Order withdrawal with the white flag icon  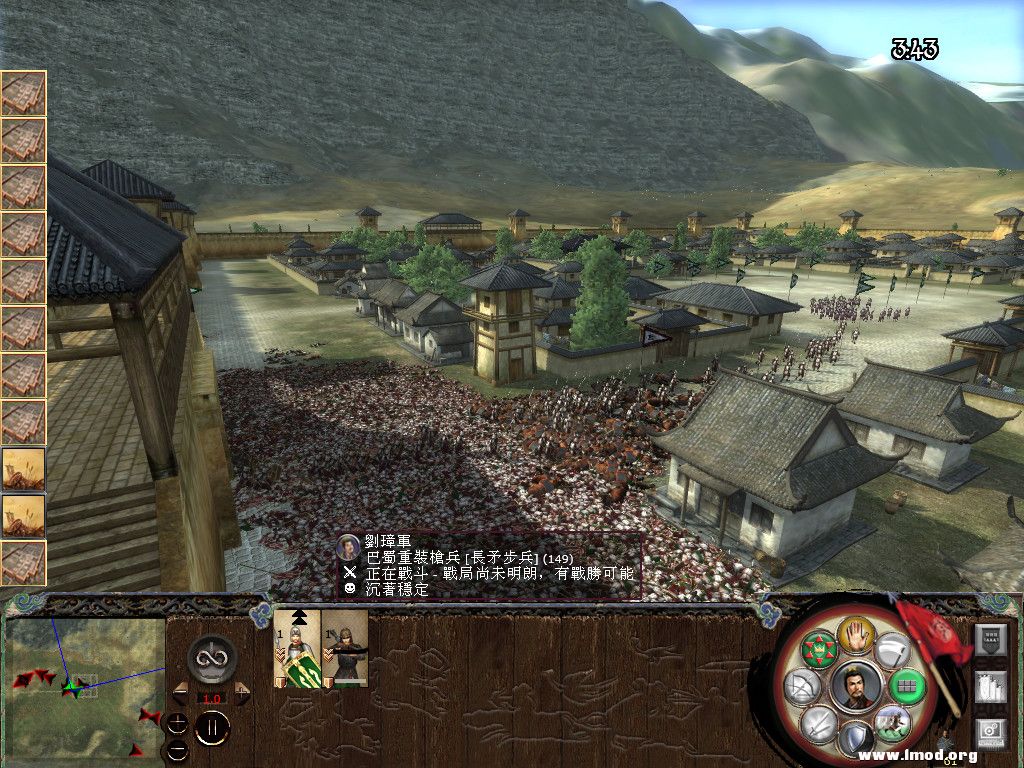[x=891, y=649]
